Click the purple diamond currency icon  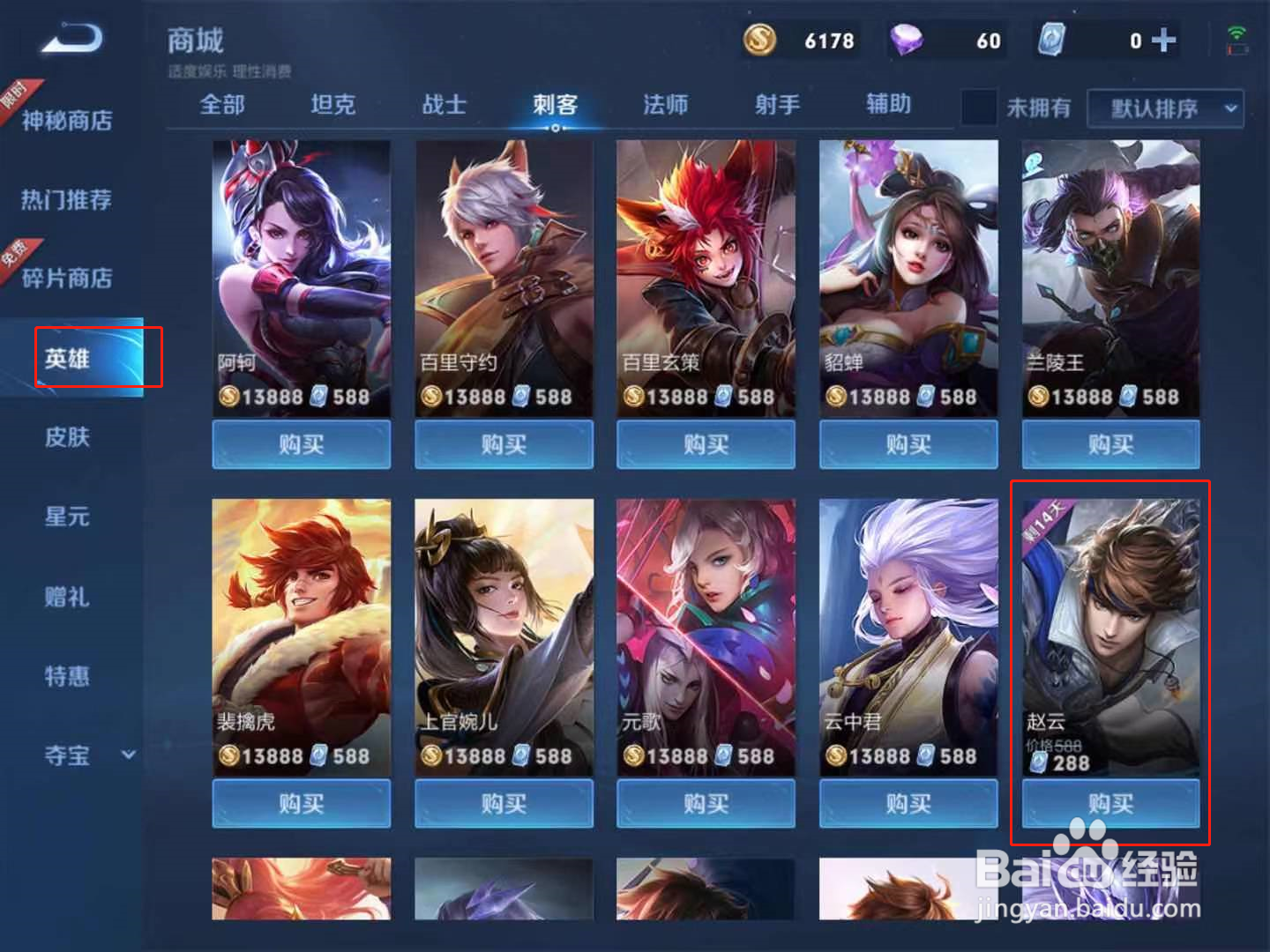(906, 40)
